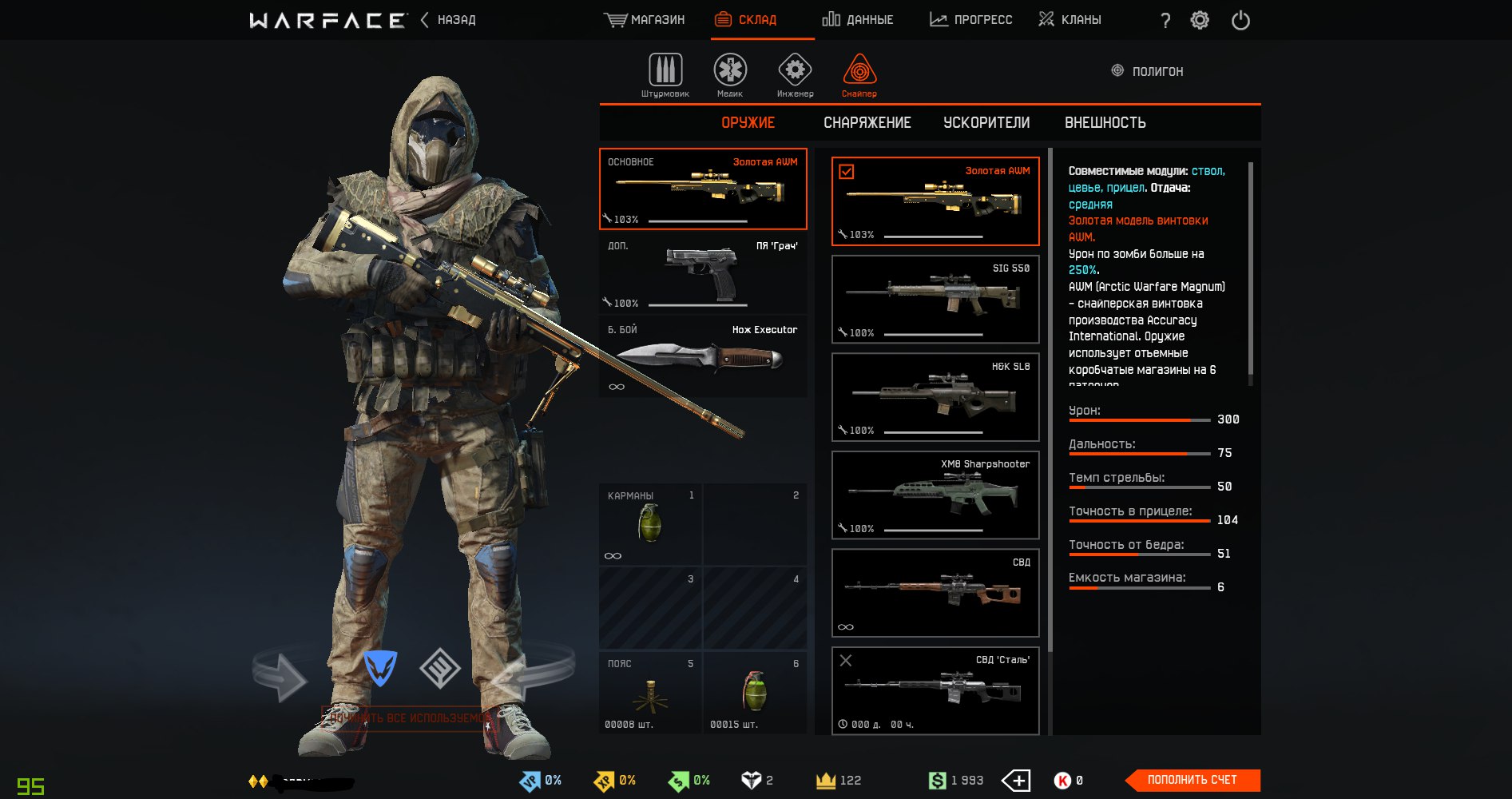
Task: Pick the XM8 Sharpshooter rifle
Action: [935, 495]
